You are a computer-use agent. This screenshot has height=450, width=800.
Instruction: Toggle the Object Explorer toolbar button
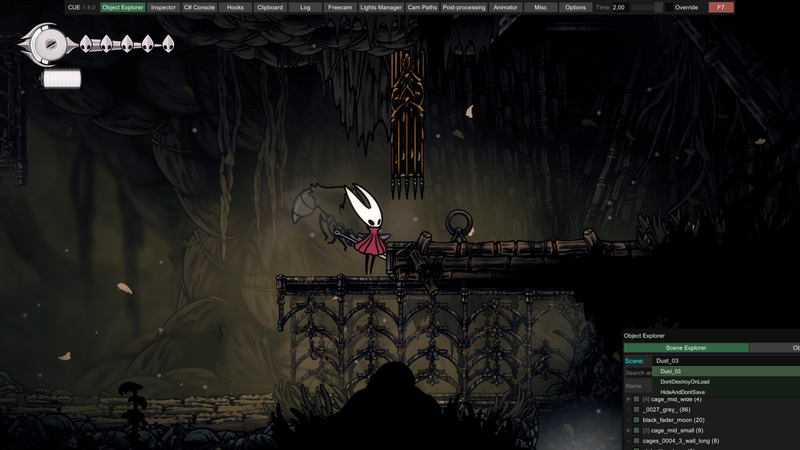(x=123, y=7)
